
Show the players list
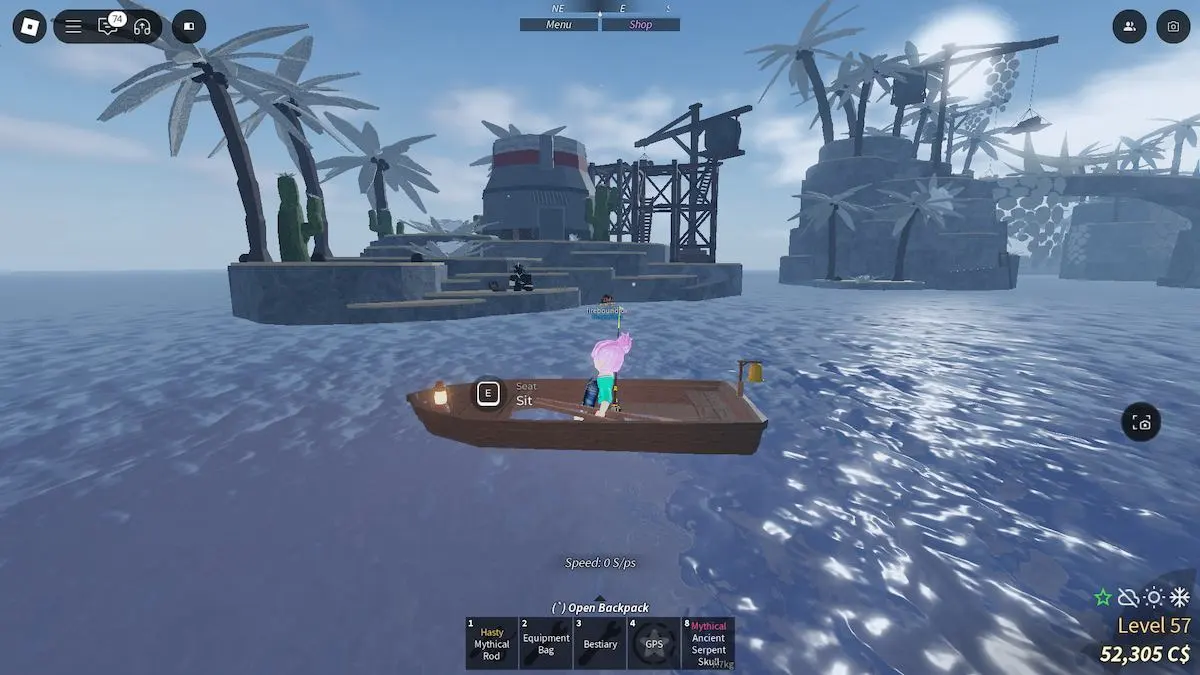1129,27
